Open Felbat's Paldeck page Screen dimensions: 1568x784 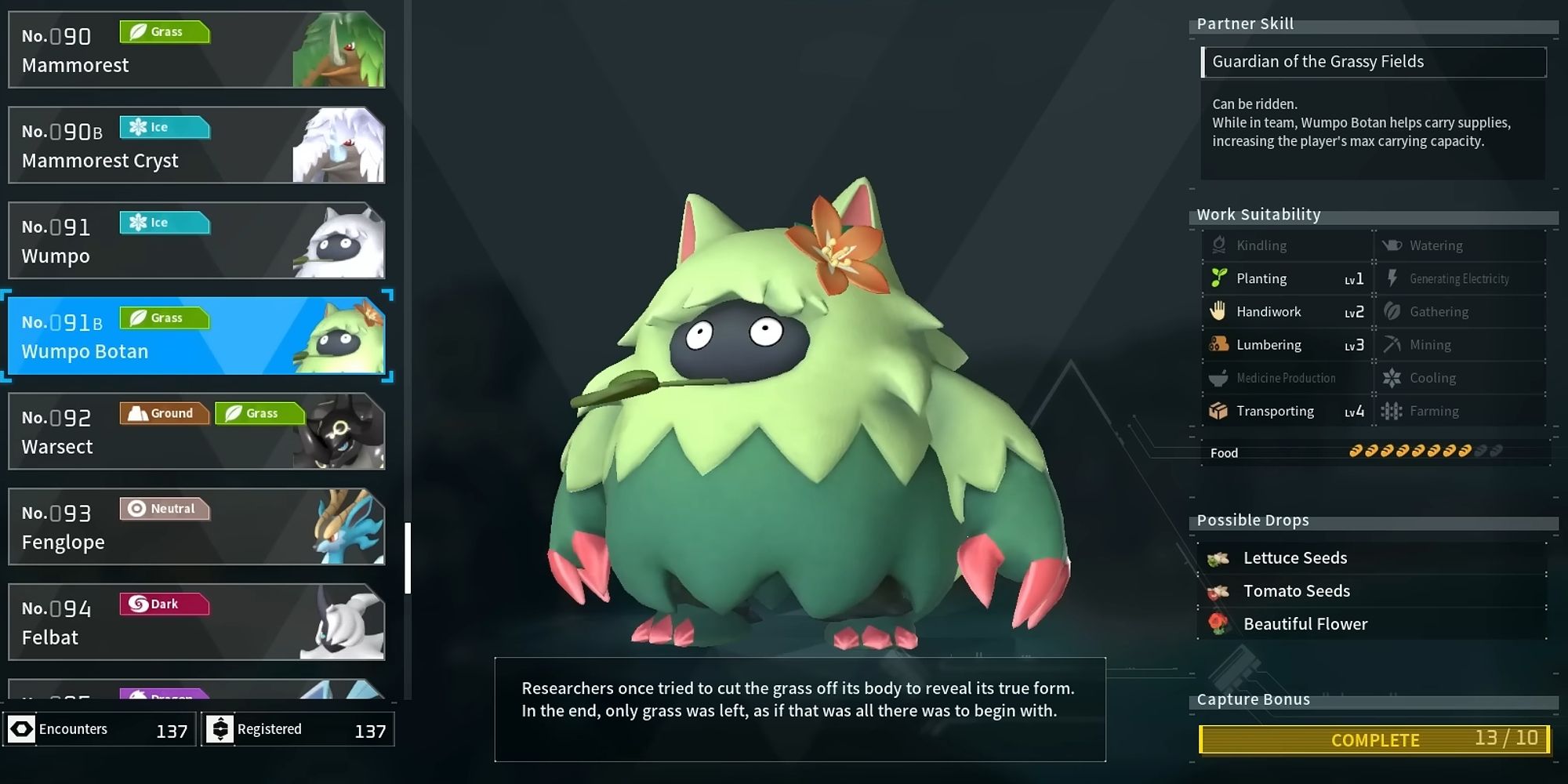(196, 622)
